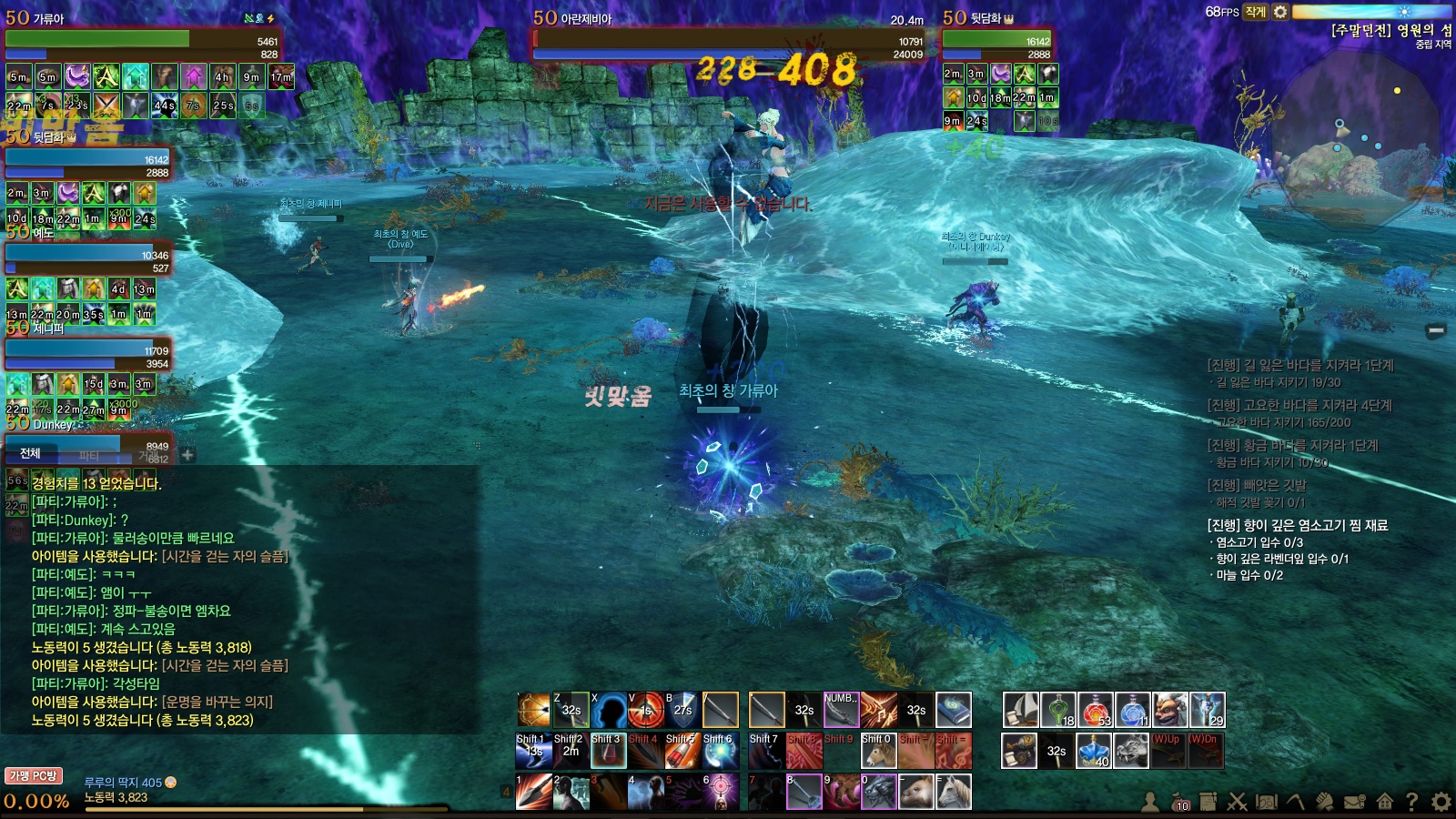Image resolution: width=1456 pixels, height=819 pixels.
Task: Activate the spearhead skill on slot 1
Action: 533,792
